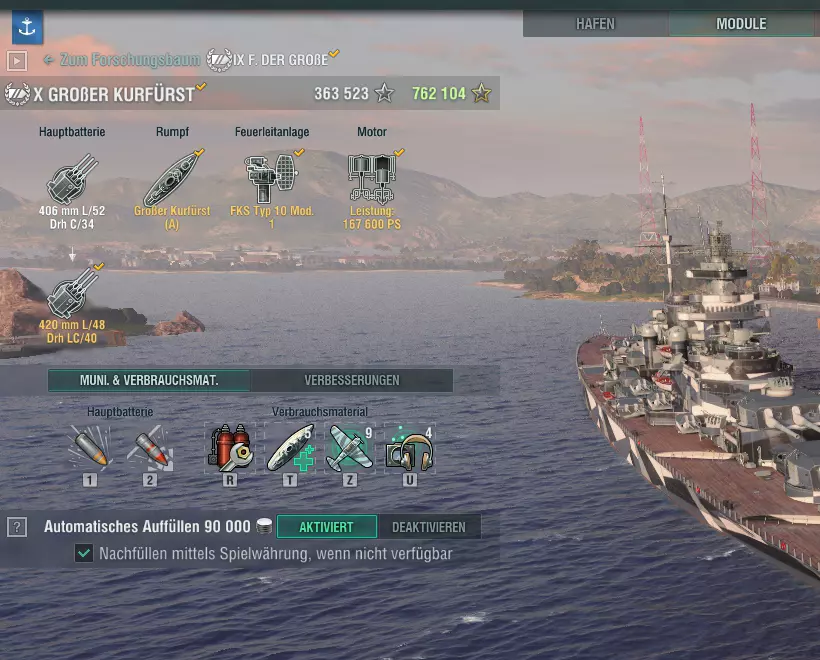
Task: Choose the damage control party consumable
Action: pyautogui.click(x=230, y=447)
